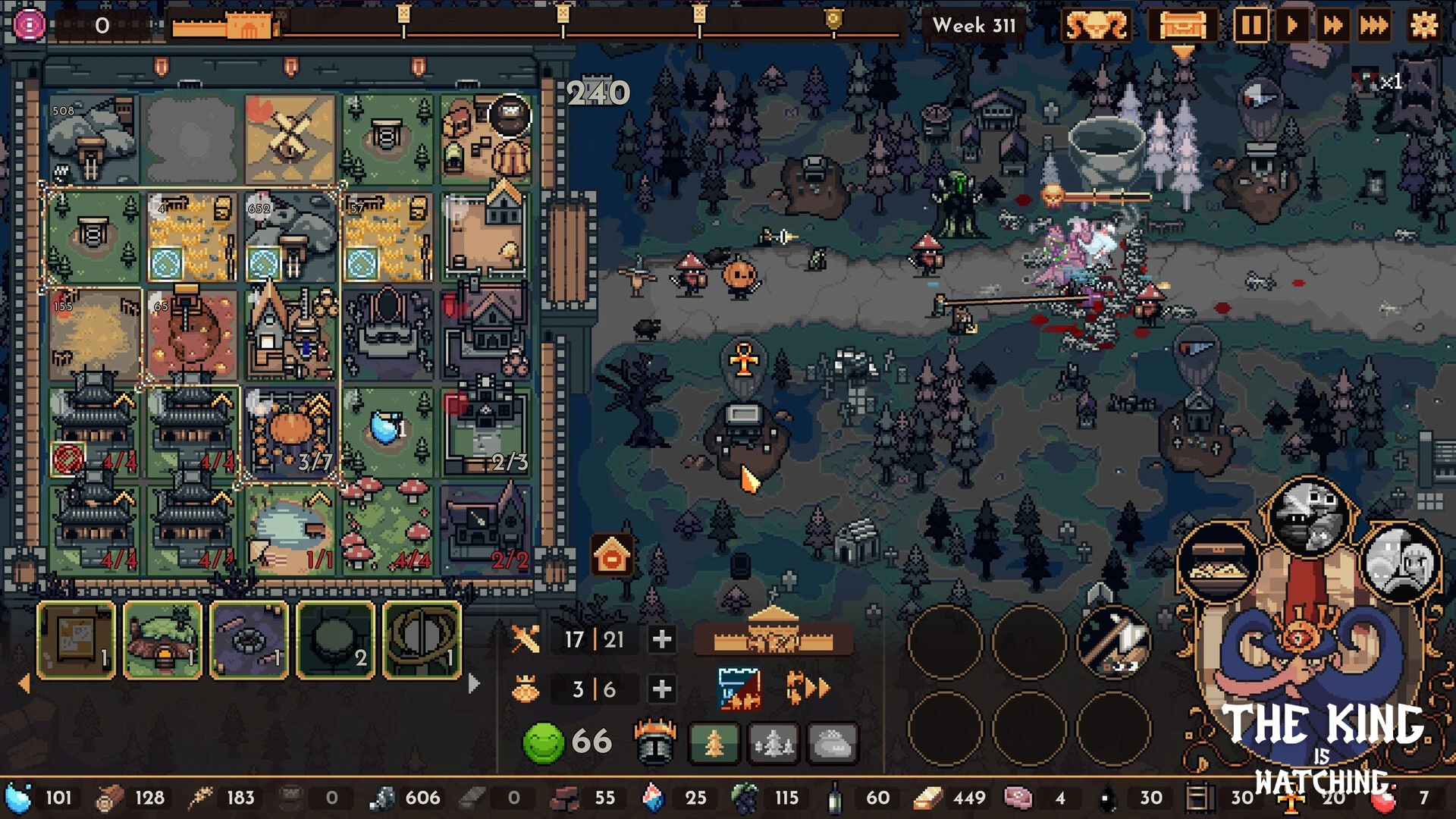1456x819 pixels.
Task: Show previous building cards with left arrow
Action: coord(24,683)
